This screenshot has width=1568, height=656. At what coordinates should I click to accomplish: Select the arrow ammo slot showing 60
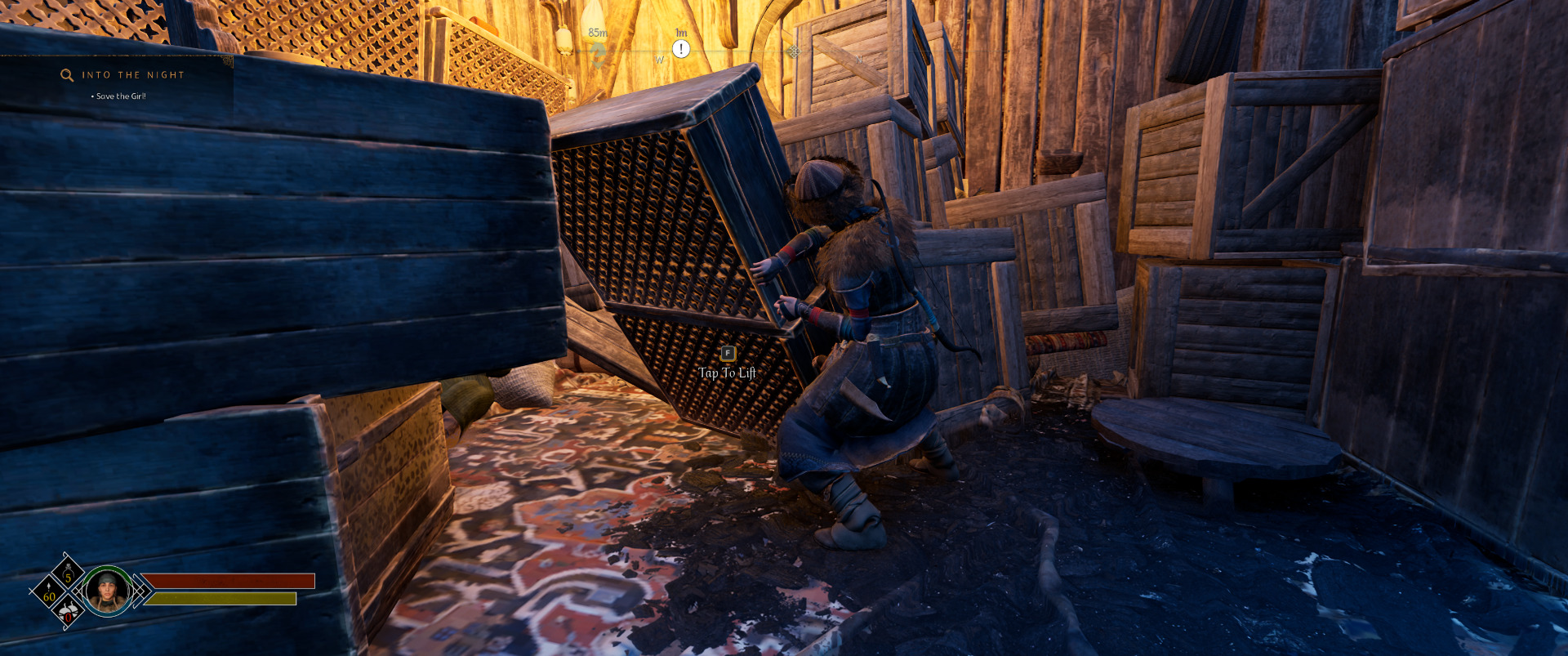point(49,591)
